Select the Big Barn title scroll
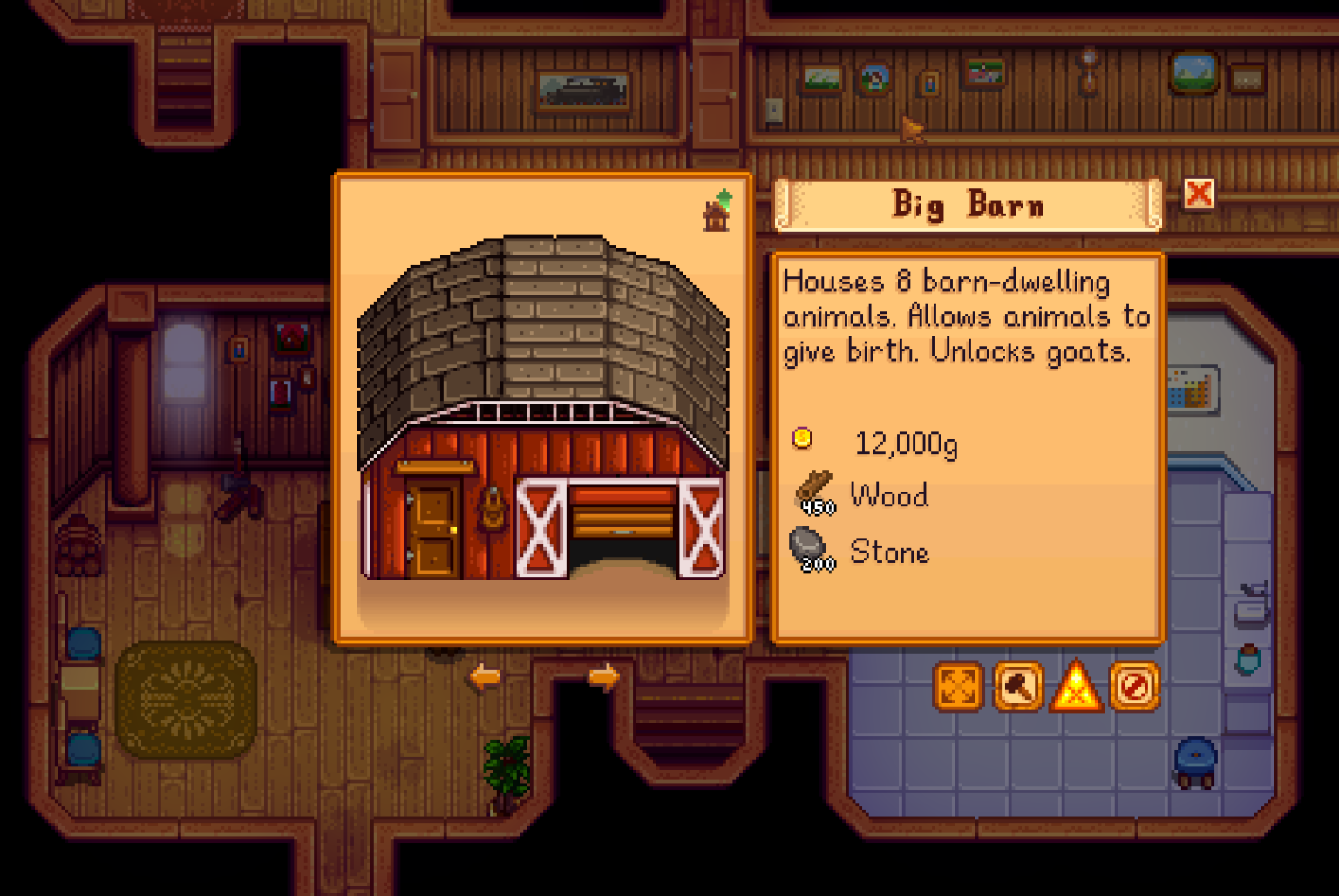 [966, 204]
